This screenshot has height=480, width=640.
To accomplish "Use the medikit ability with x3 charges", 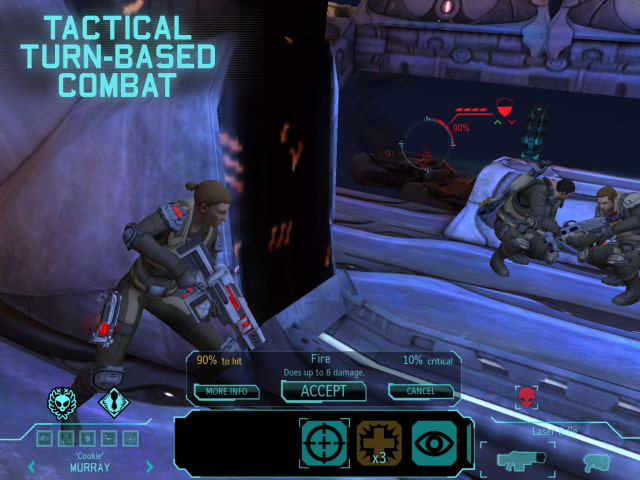I will pyautogui.click(x=380, y=443).
